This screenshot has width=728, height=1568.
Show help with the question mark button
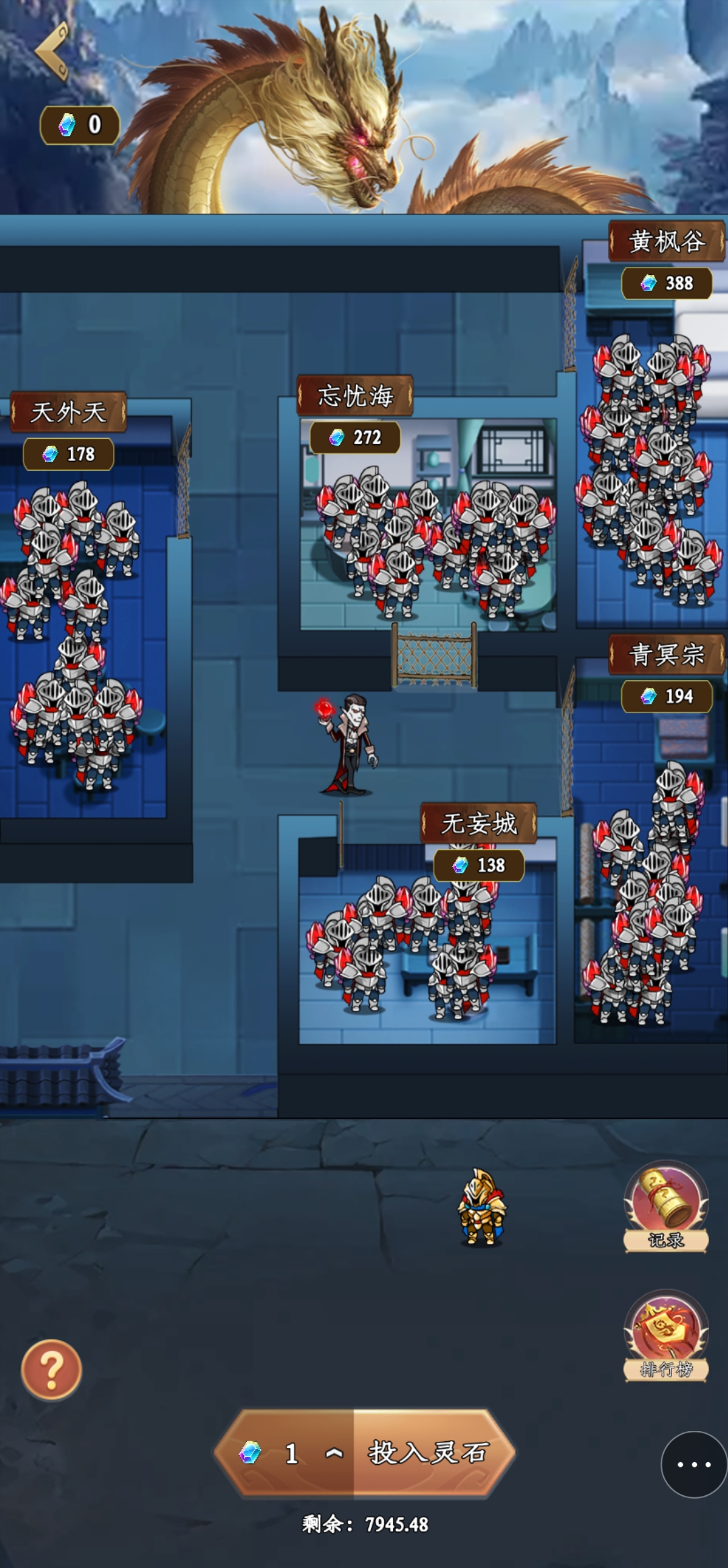(51, 1369)
